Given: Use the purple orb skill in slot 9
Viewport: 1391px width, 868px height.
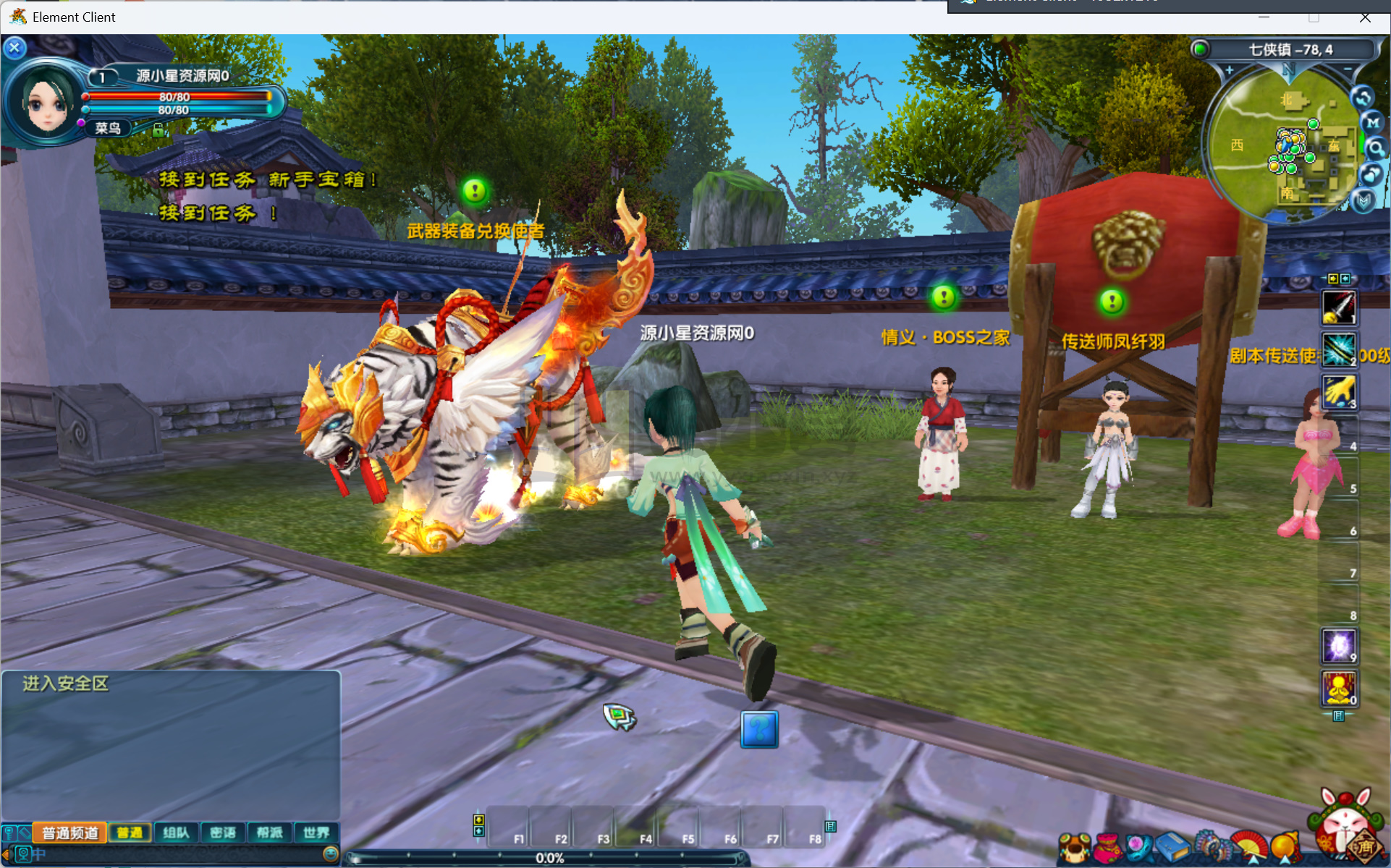Looking at the screenshot, I should [1338, 645].
